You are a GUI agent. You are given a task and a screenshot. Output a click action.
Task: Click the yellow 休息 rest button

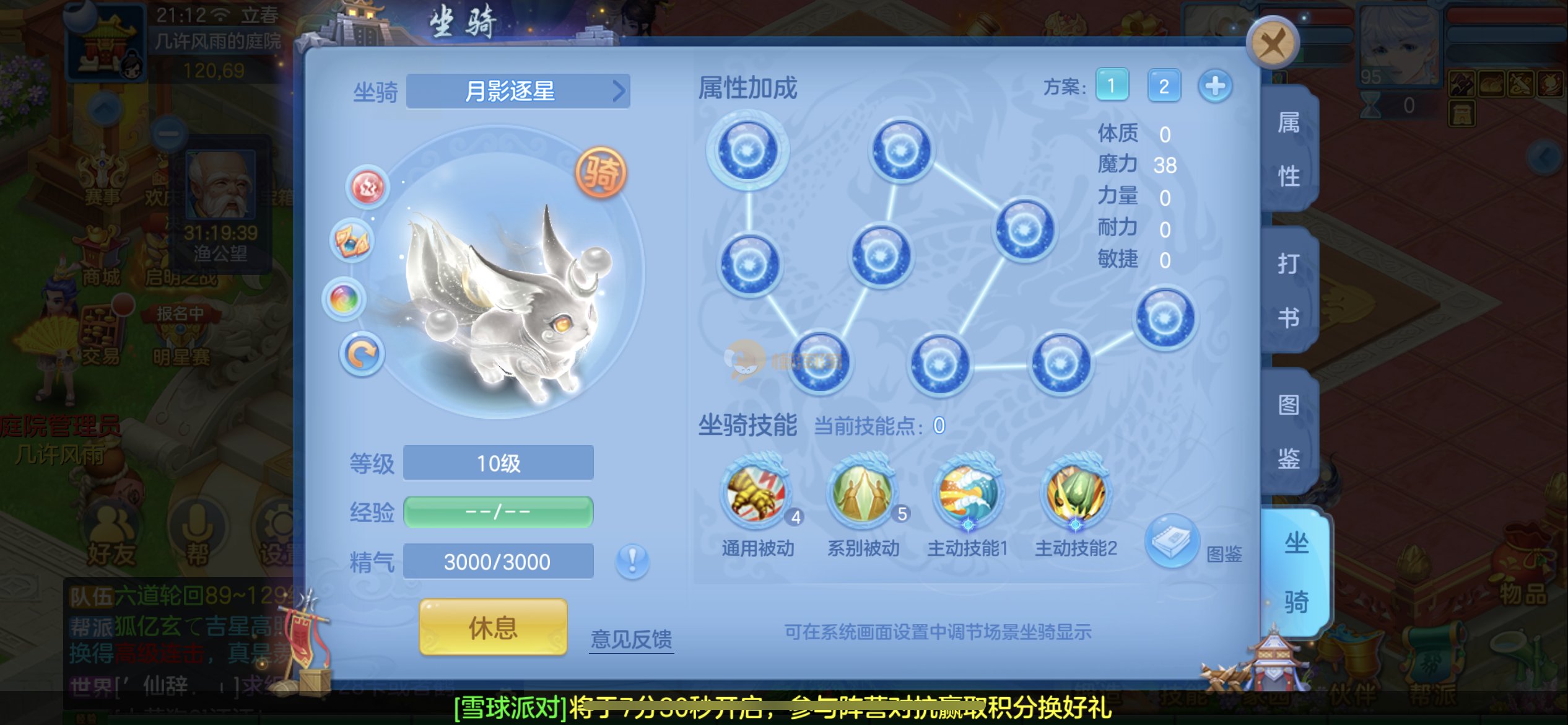[x=493, y=627]
